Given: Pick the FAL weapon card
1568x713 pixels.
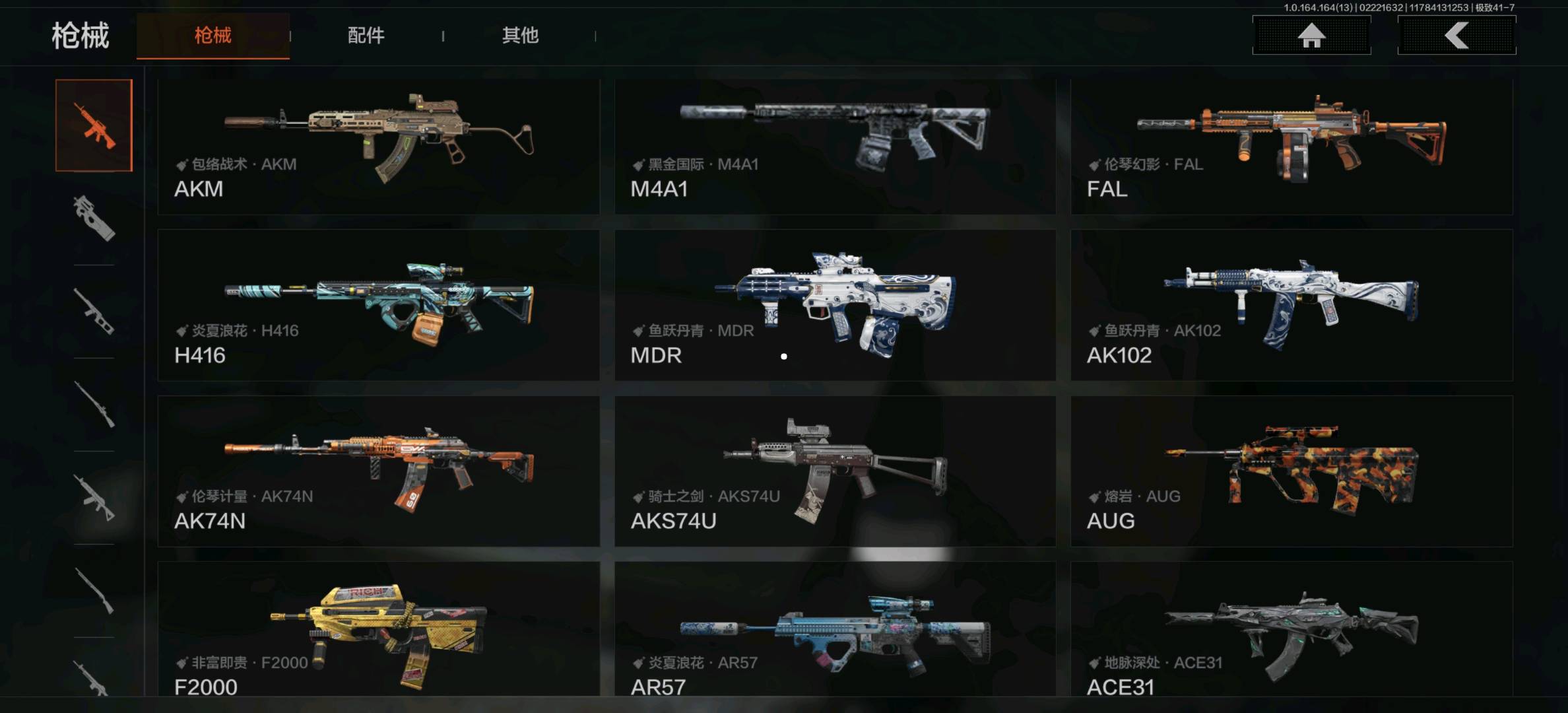Looking at the screenshot, I should pyautogui.click(x=1291, y=147).
